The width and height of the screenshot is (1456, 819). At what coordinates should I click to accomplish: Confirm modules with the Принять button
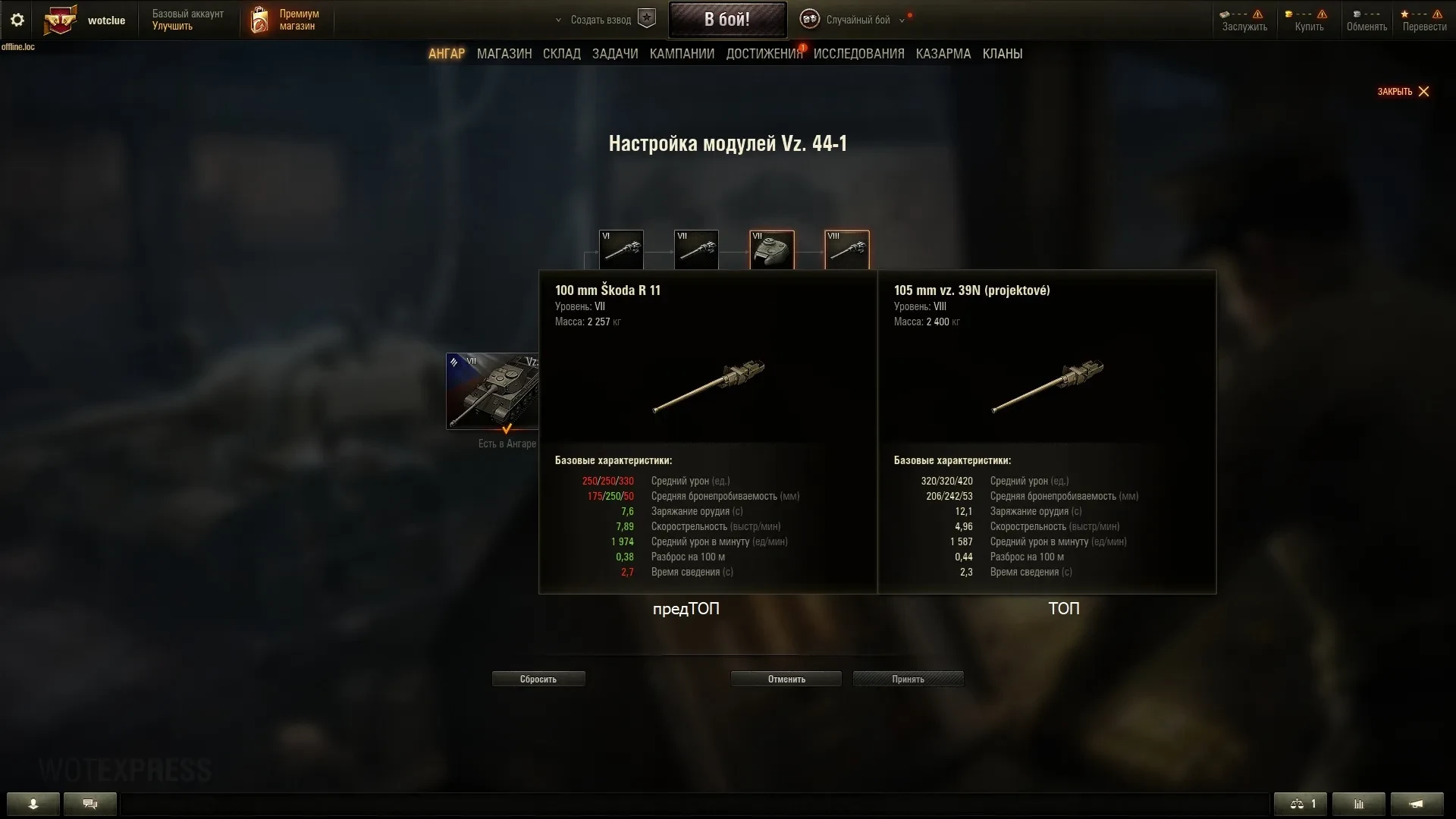coord(908,679)
